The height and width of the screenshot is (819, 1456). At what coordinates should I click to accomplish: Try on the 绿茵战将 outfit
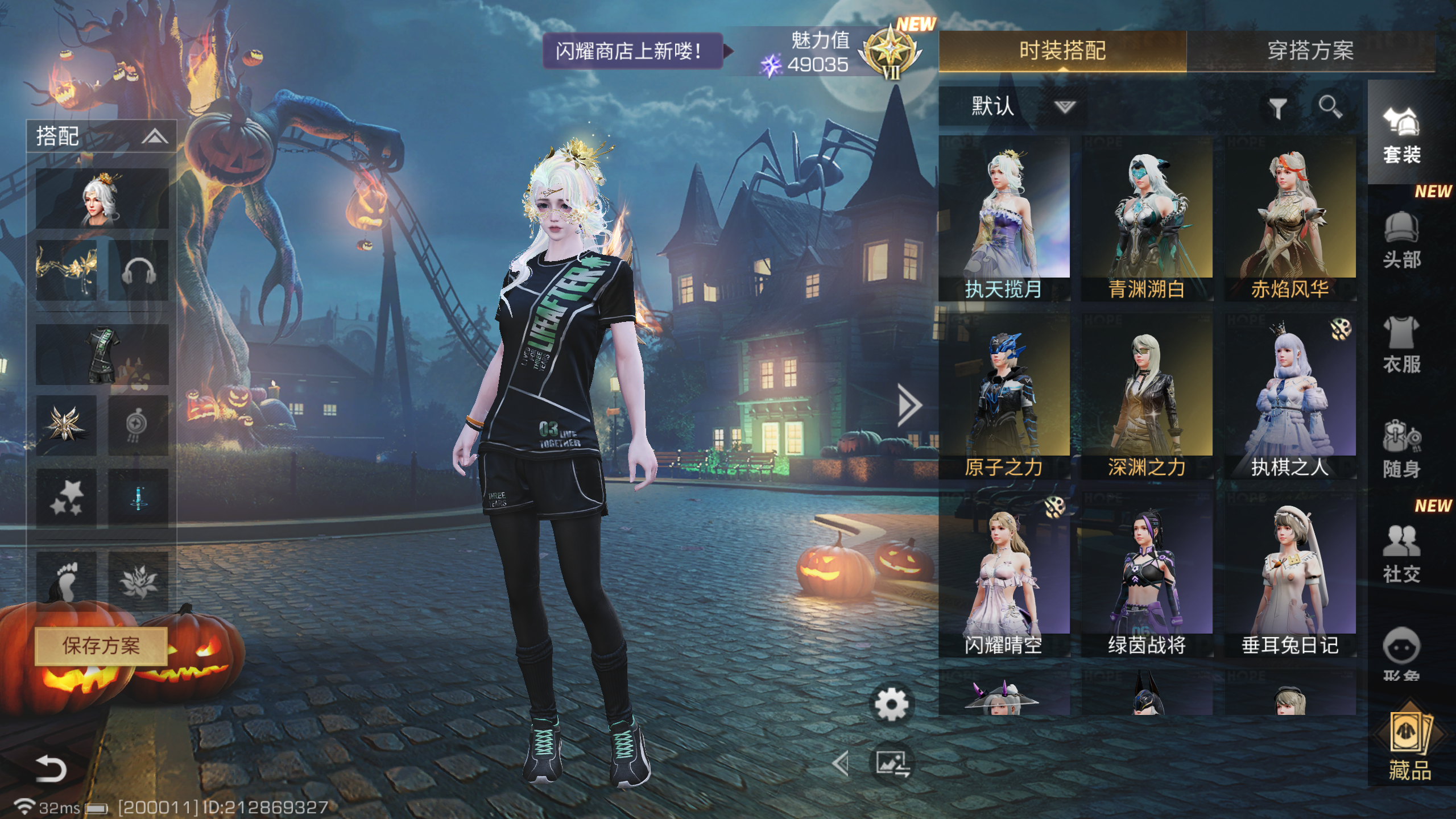pyautogui.click(x=1147, y=573)
